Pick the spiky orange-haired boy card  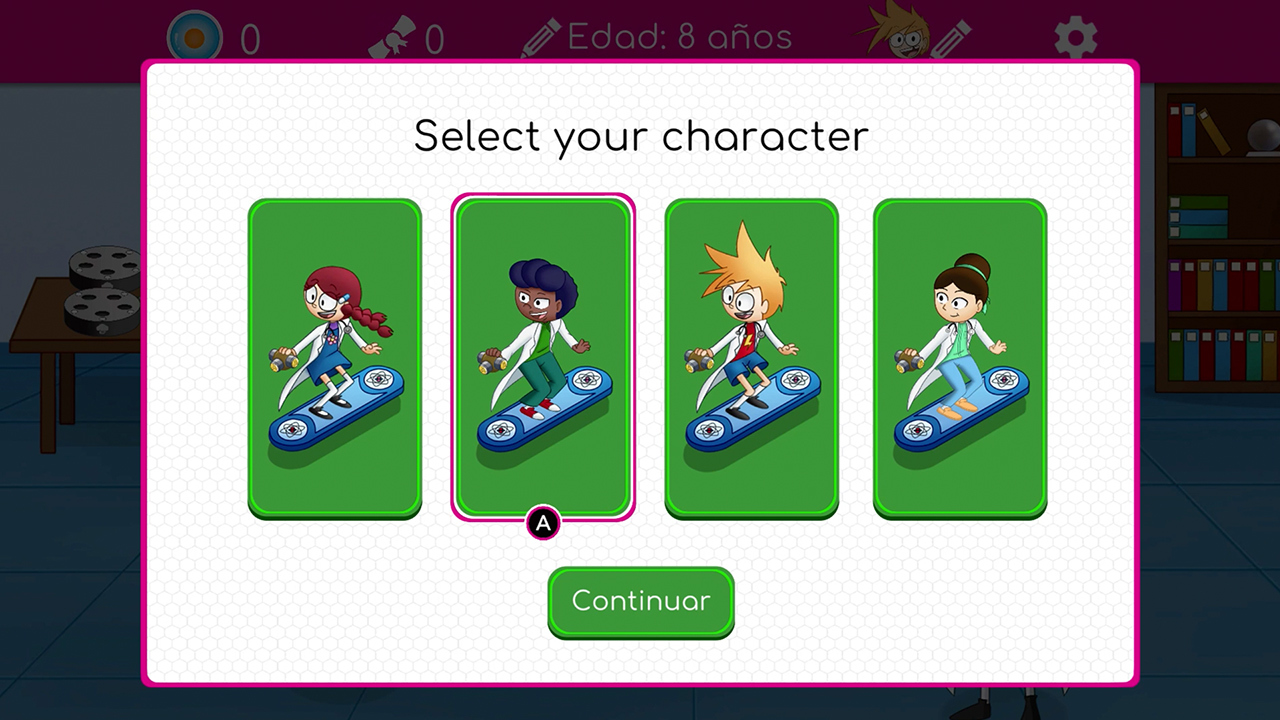click(x=751, y=358)
